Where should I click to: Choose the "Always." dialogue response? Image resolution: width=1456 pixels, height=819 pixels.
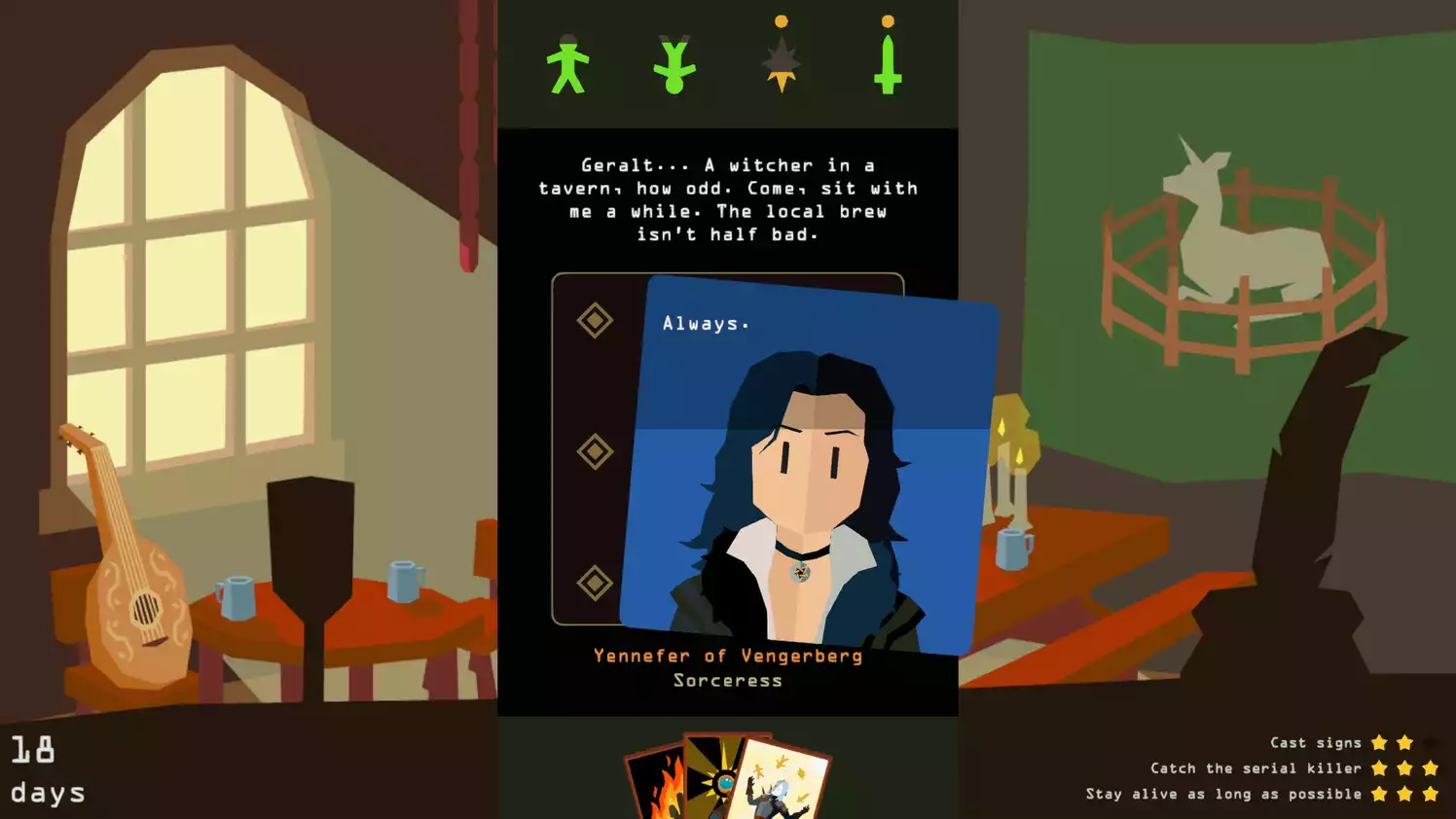pyautogui.click(x=705, y=322)
